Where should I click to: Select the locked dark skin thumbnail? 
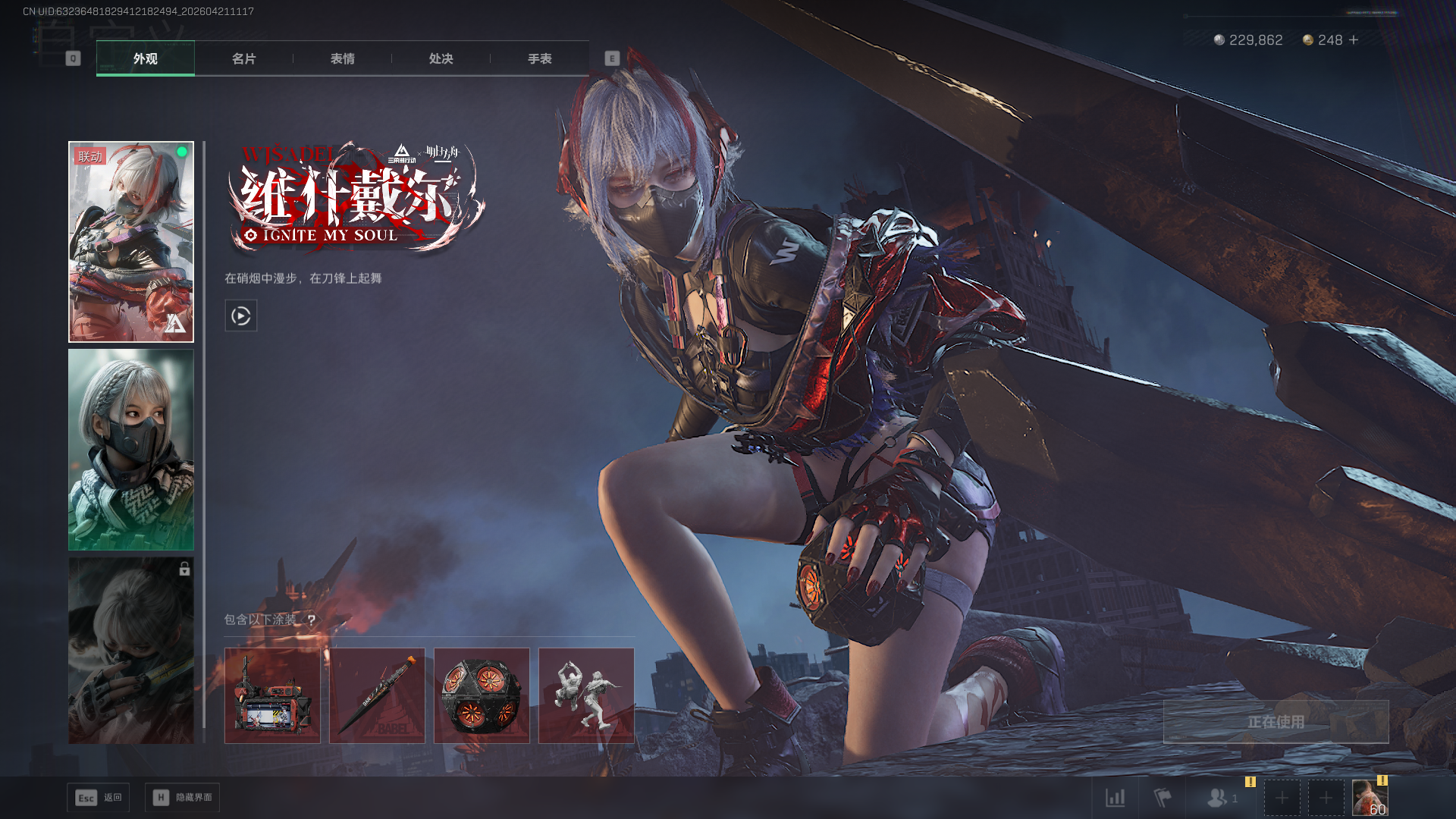coord(131,651)
